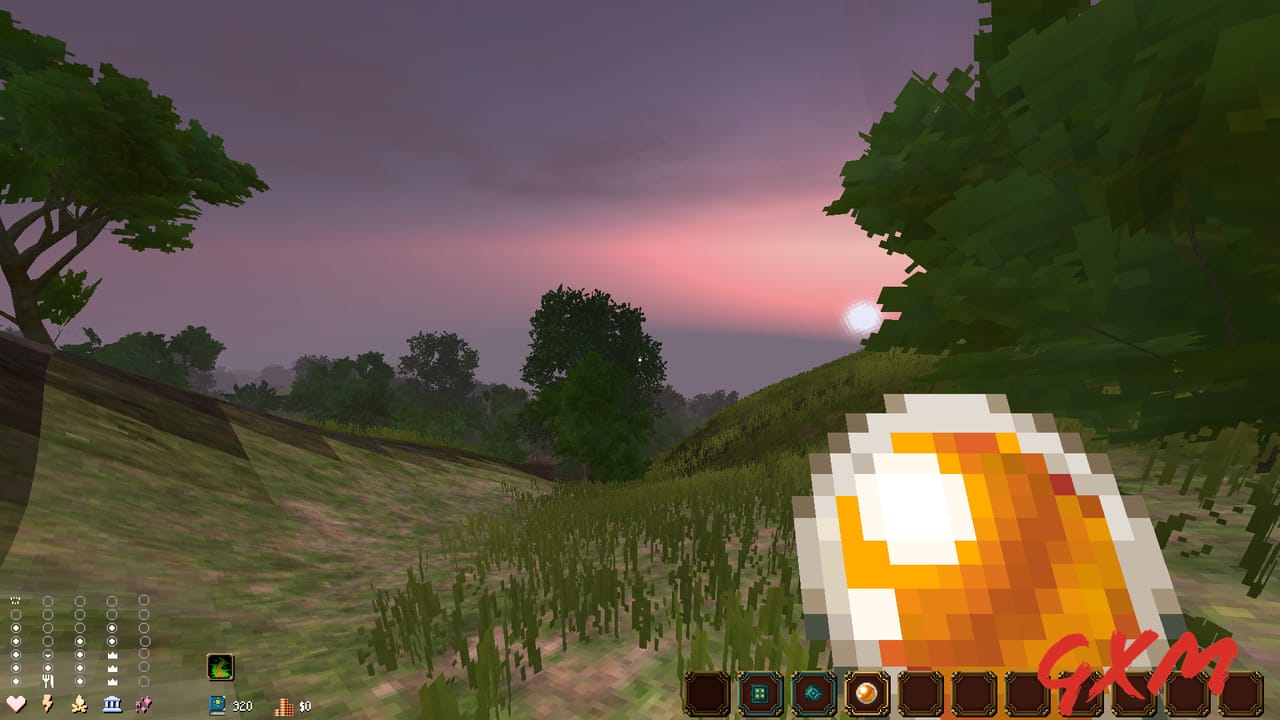Open the blue spellbook icon next to 320
Screen dimensions: 1280x720
point(216,704)
